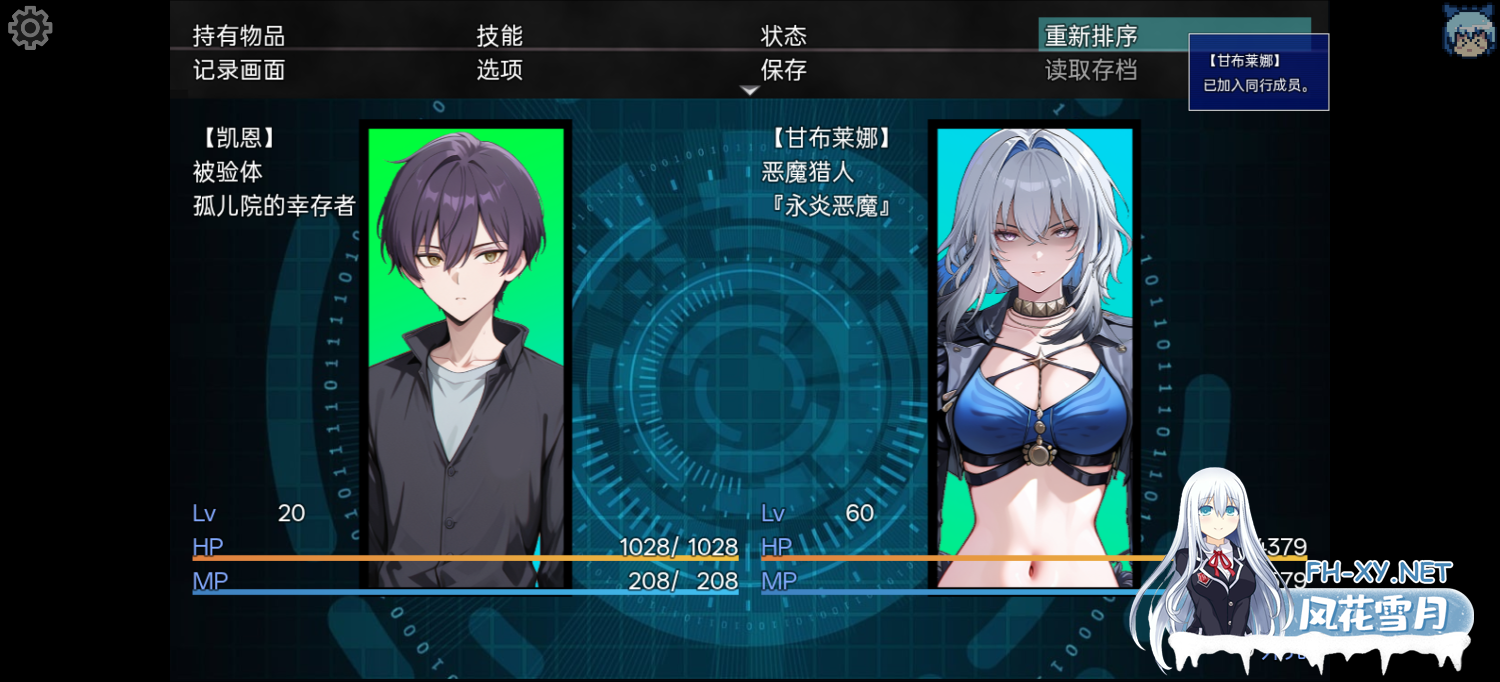1500x682 pixels.
Task: Open the 选项 options menu
Action: click(500, 70)
